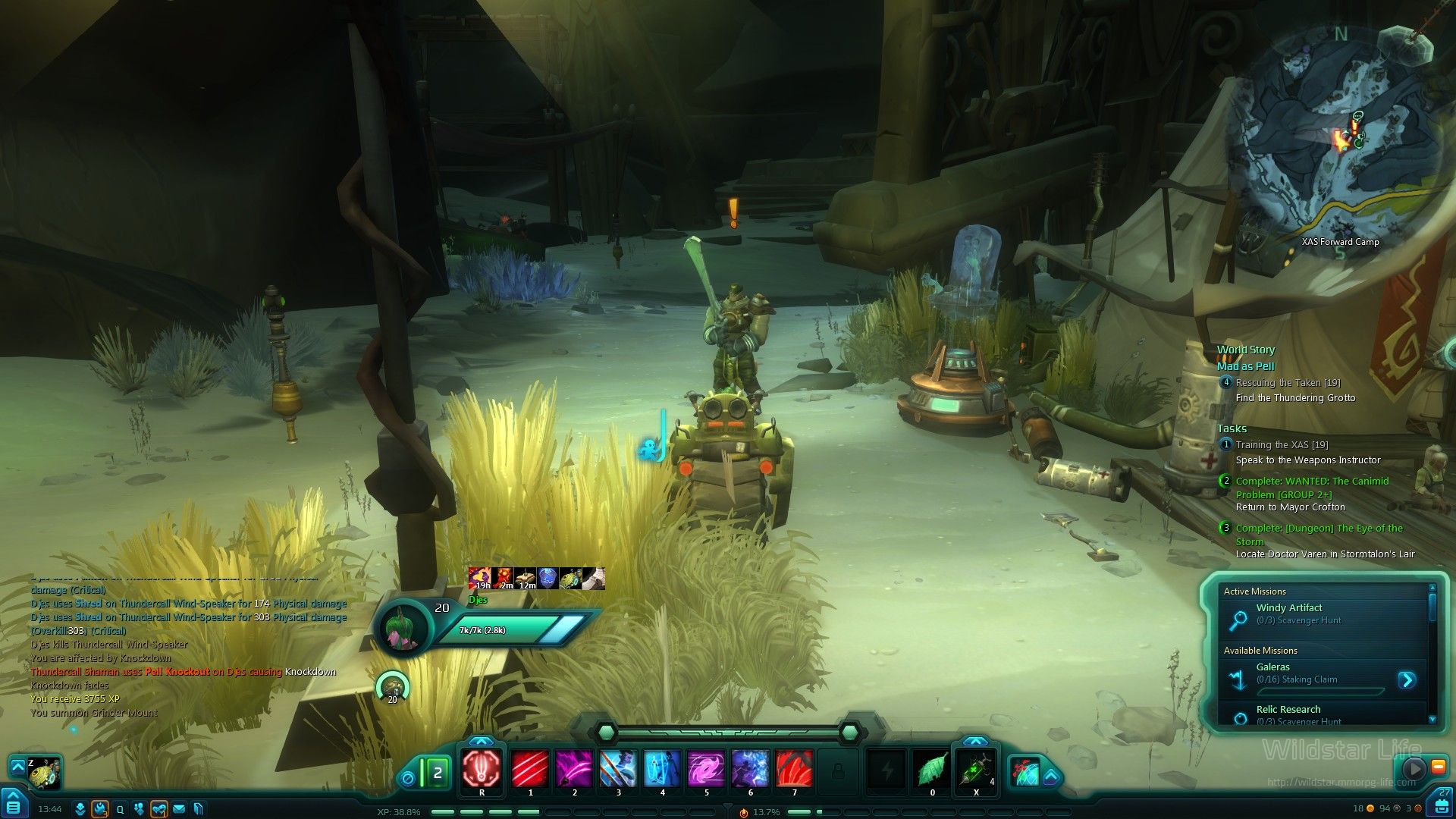Open the inventory bag showing 27 slots
This screenshot has height=819, width=1456.
point(1442,805)
